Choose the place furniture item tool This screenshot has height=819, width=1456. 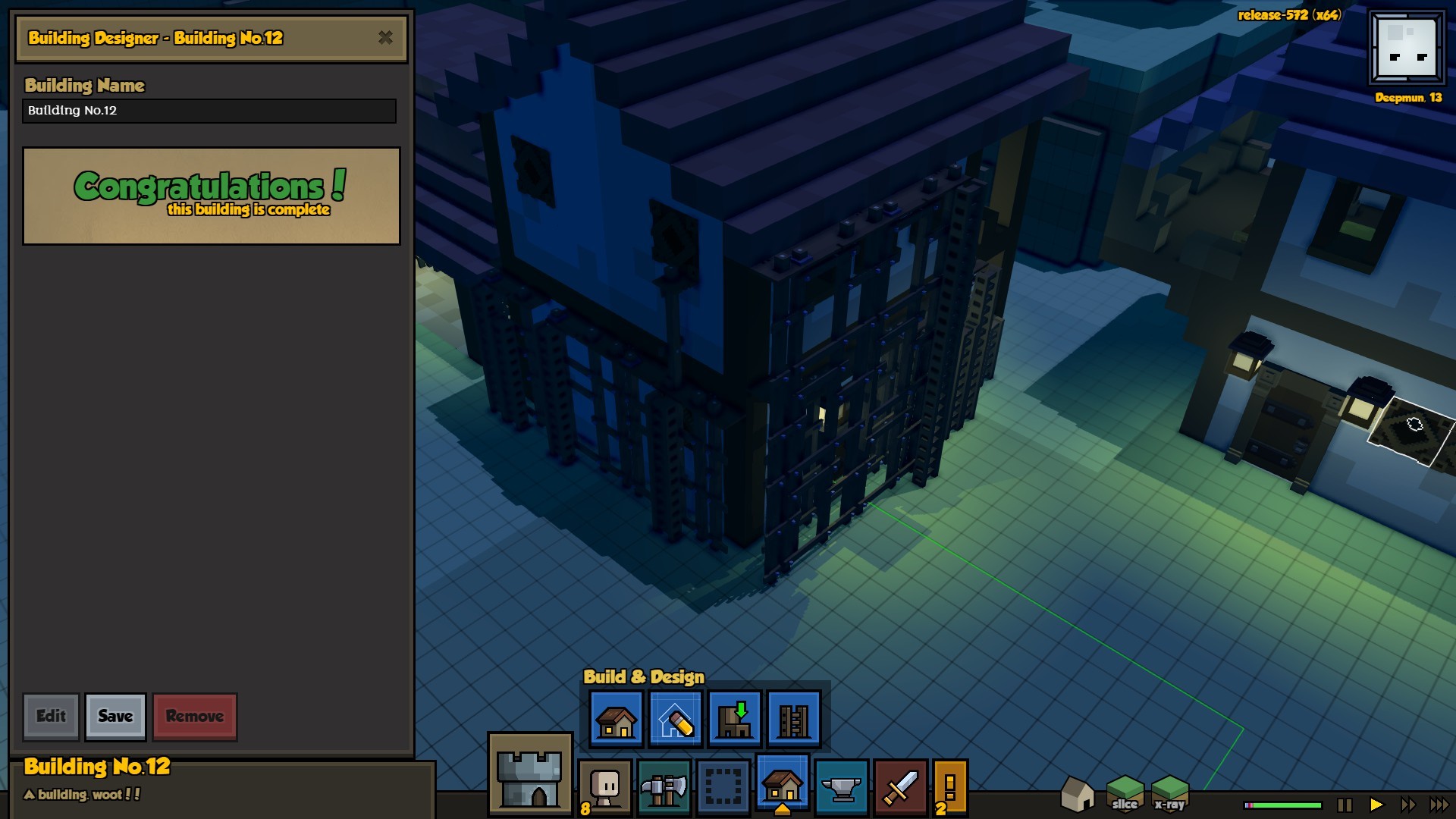734,719
